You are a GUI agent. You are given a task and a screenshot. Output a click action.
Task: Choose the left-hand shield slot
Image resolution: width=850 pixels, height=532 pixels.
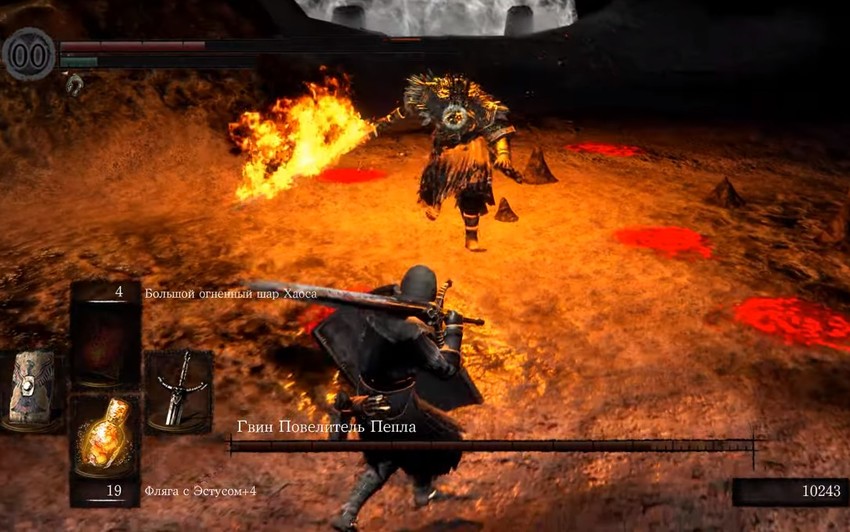point(31,388)
